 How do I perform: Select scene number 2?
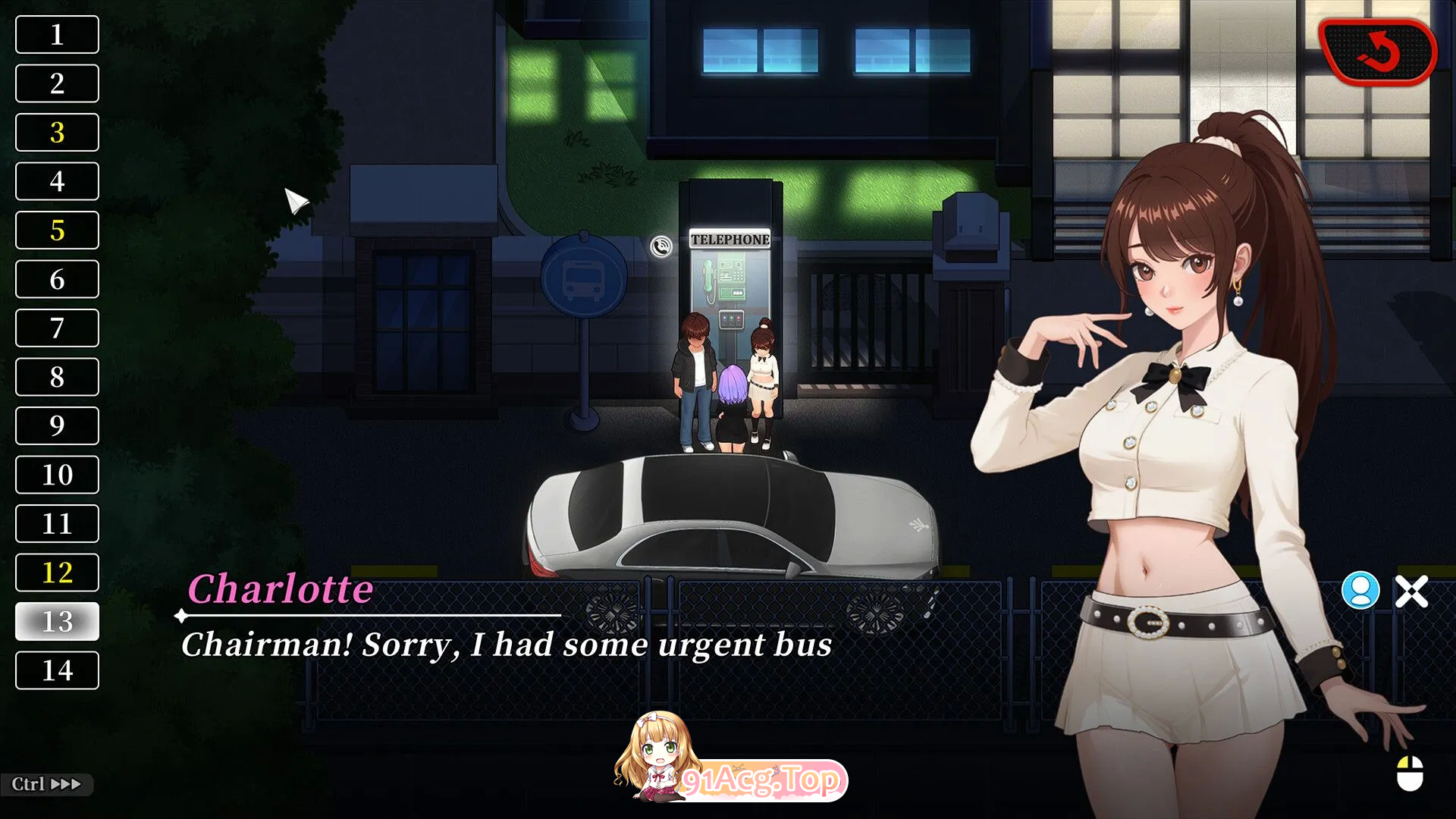coord(57,83)
